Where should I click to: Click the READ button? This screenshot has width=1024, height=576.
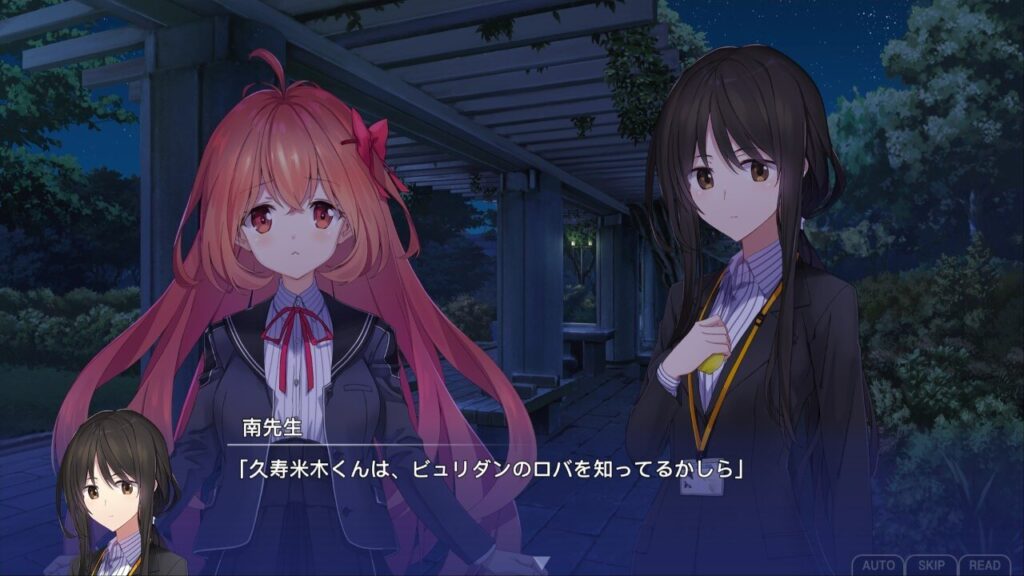pos(985,565)
